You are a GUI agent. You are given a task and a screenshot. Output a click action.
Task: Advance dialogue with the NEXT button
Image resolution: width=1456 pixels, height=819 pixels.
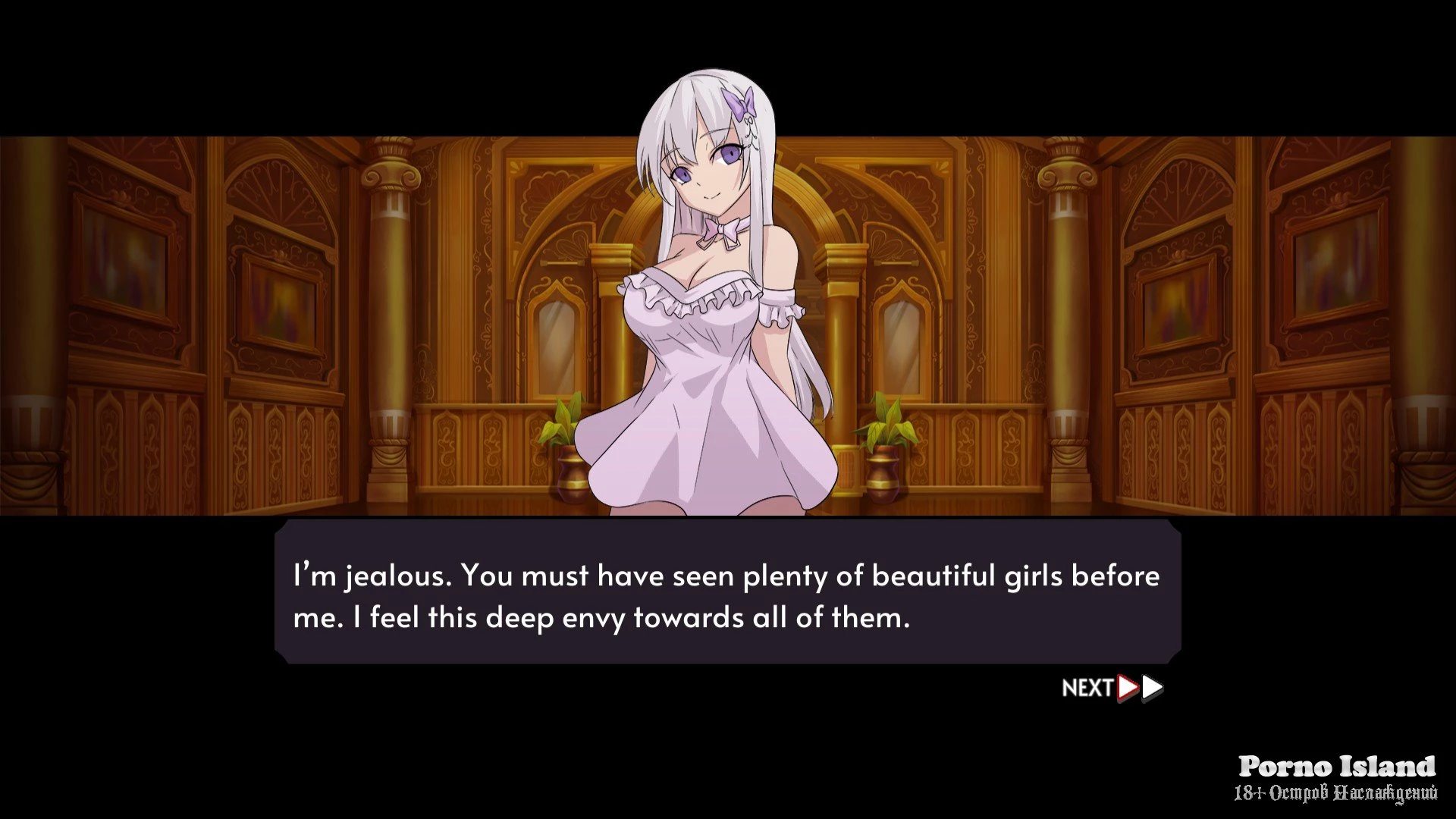[x=1111, y=687]
